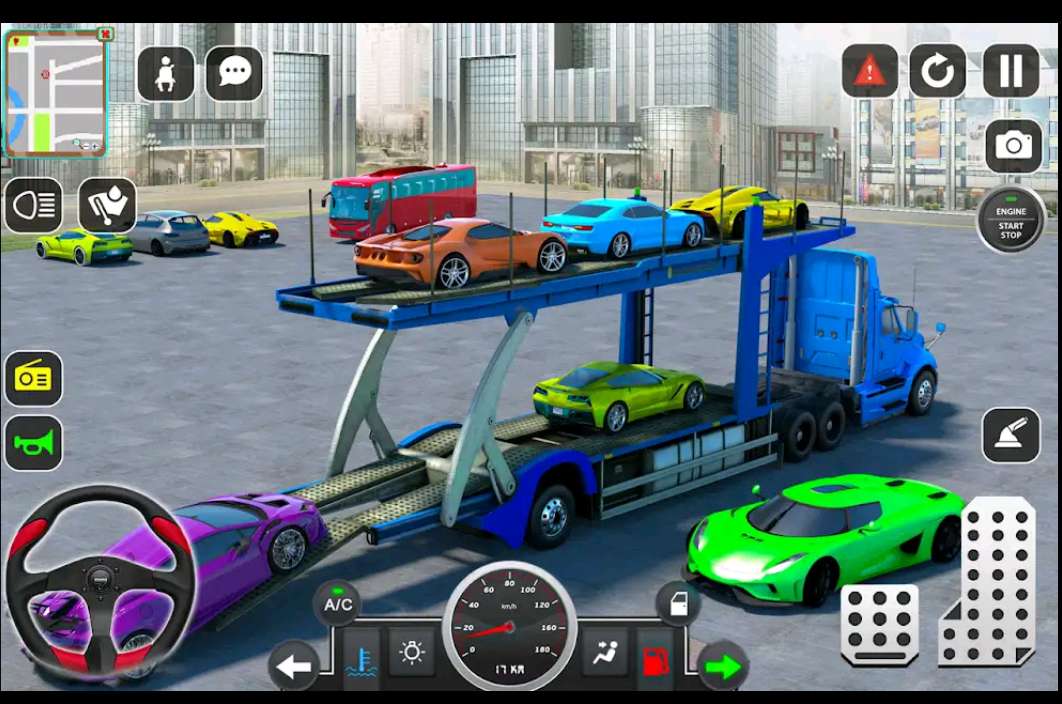Activate the white left turn arrow
The width and height of the screenshot is (1062, 704).
(x=294, y=666)
